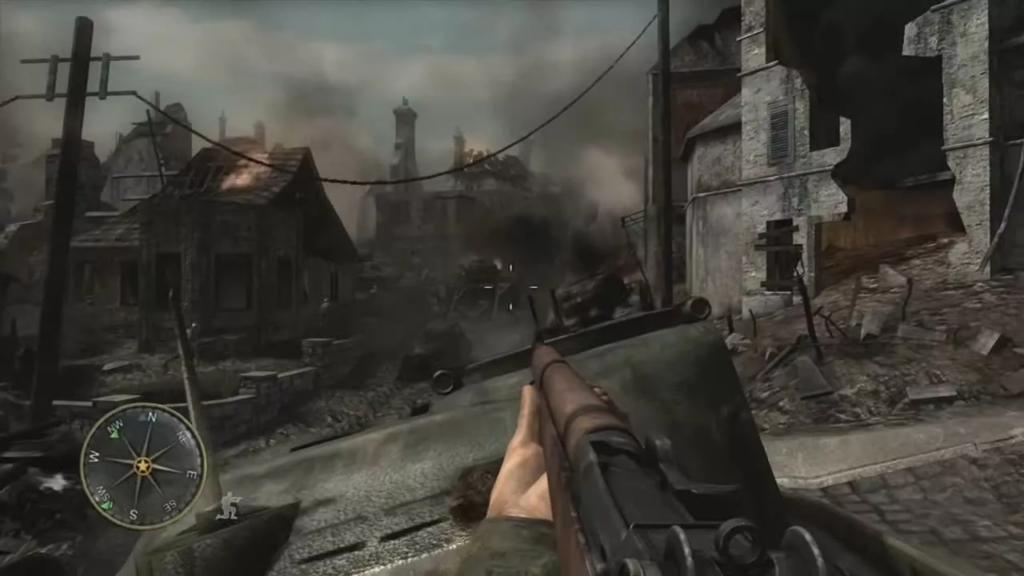Click the gold star at the compass center

(143, 466)
